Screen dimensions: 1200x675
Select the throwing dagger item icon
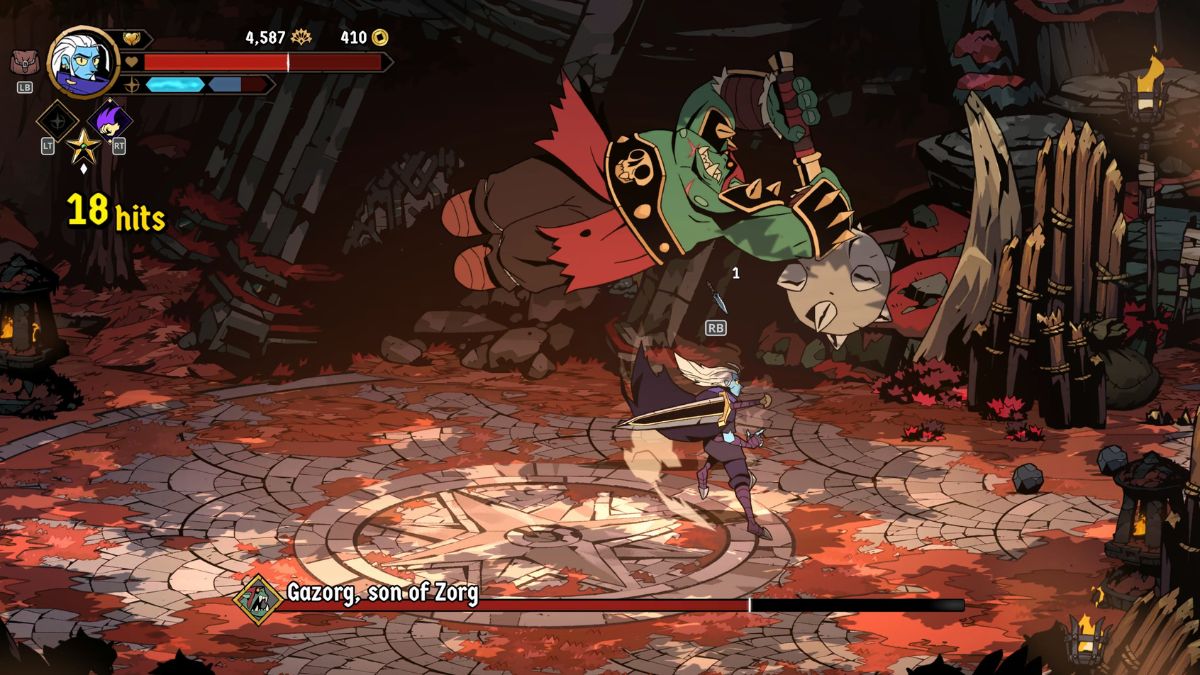point(715,297)
